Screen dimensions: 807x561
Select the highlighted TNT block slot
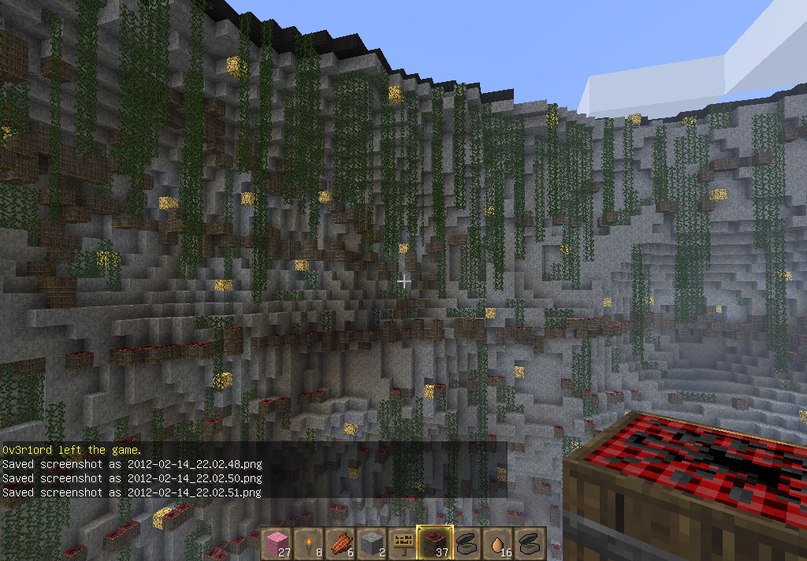click(434, 543)
